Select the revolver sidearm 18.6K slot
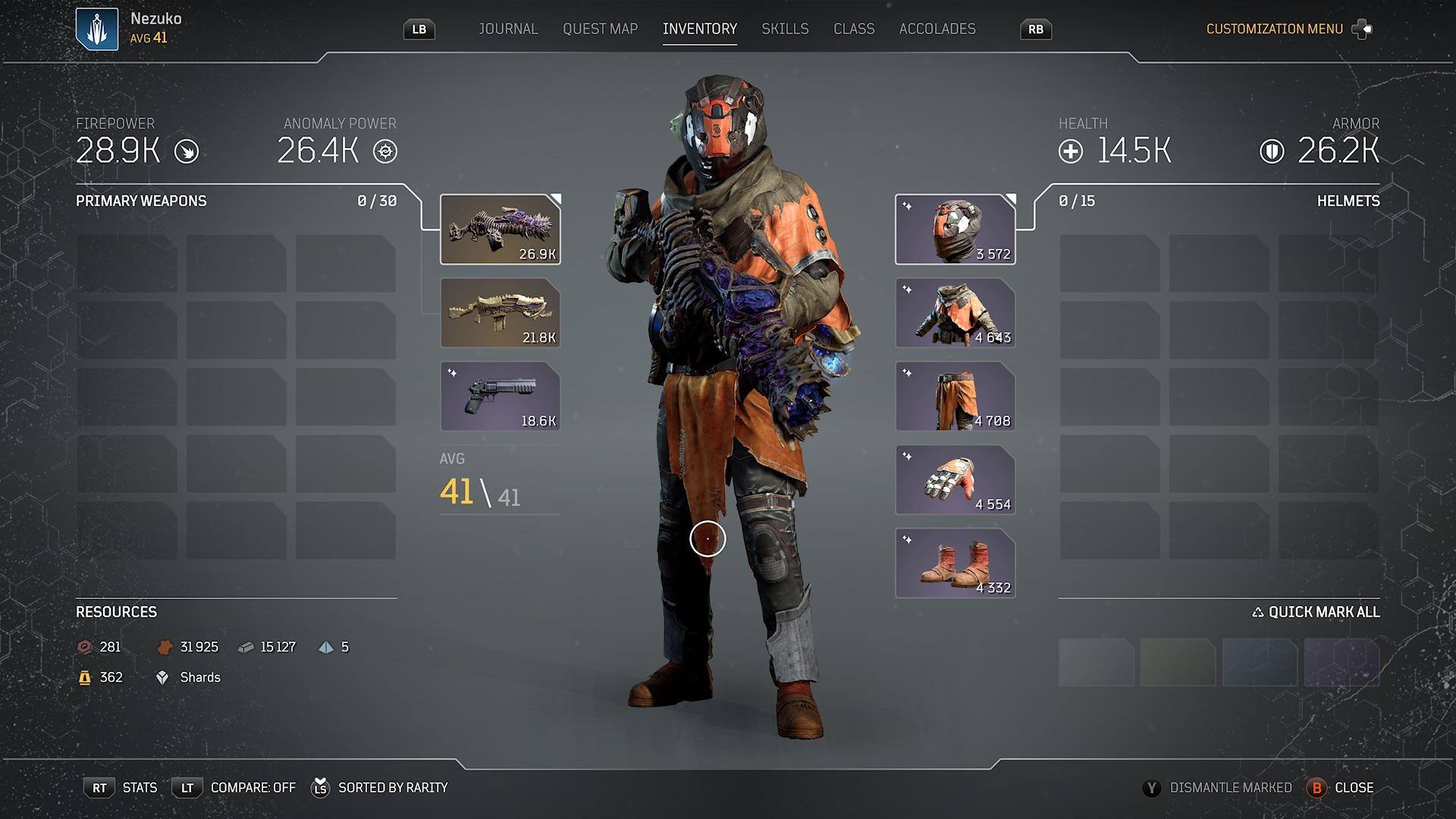The width and height of the screenshot is (1456, 819). 500,397
